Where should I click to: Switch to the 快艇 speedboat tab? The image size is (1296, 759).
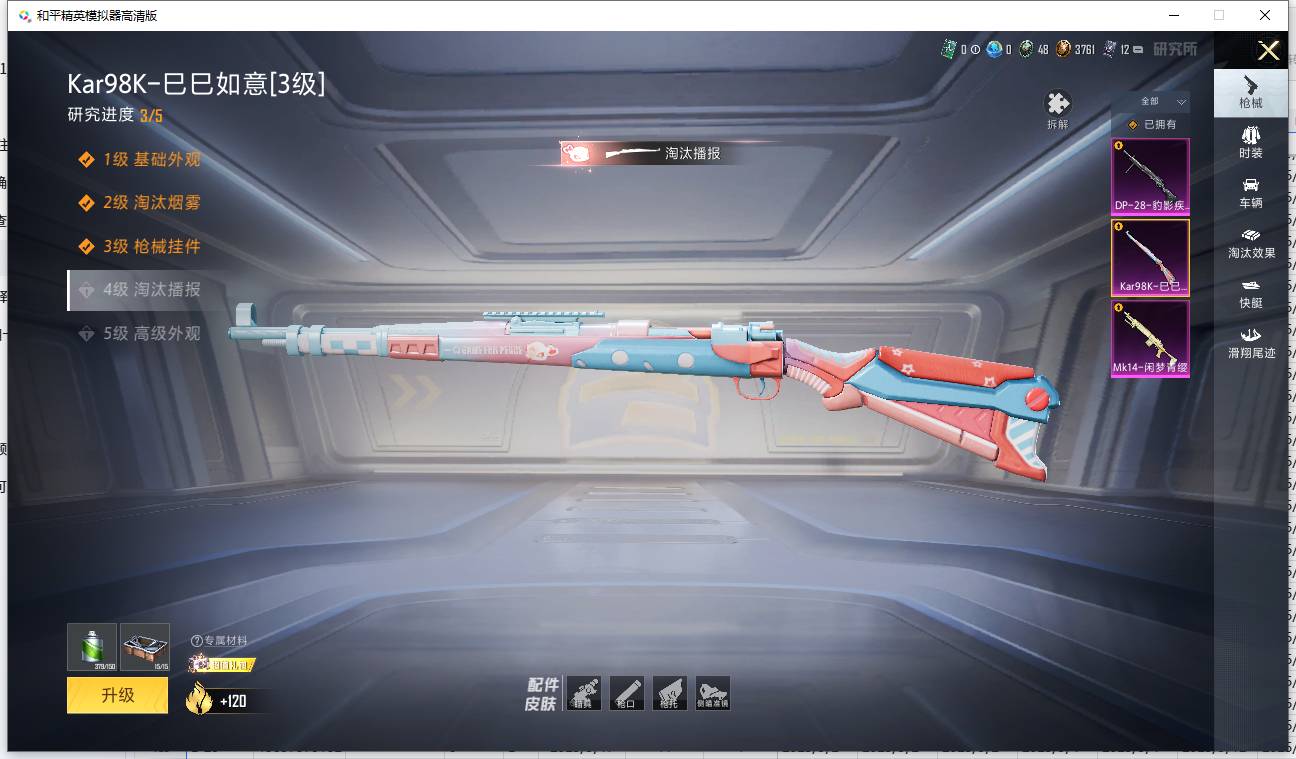pos(1250,292)
